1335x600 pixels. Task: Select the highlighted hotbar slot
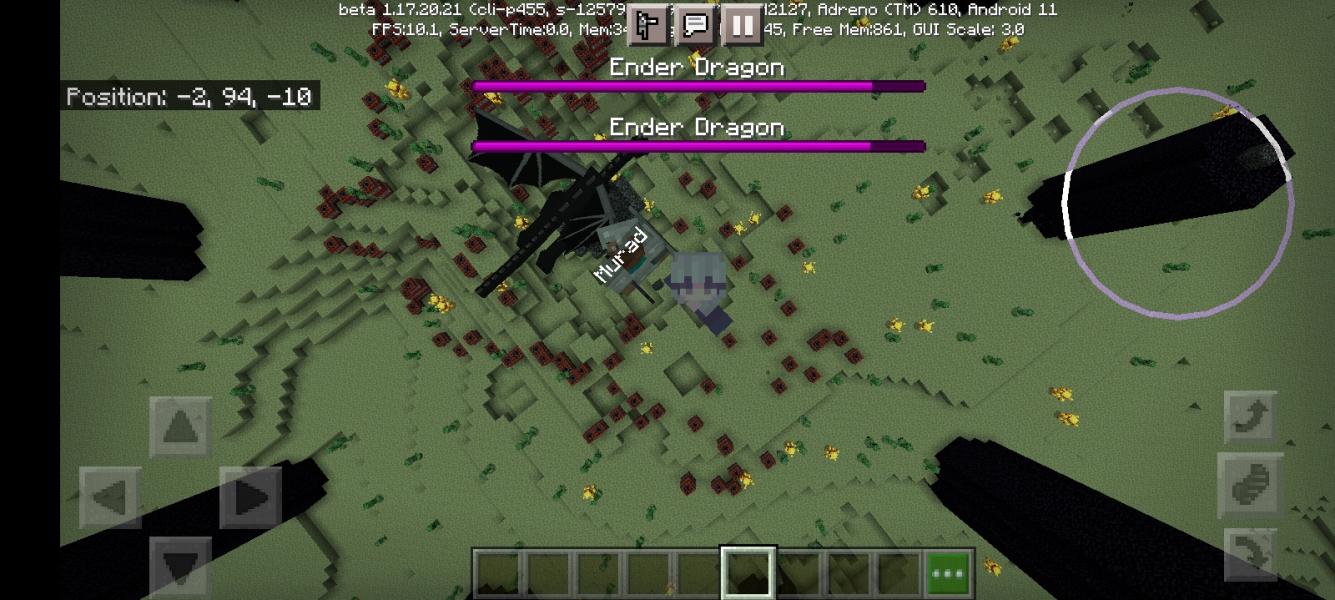747,574
